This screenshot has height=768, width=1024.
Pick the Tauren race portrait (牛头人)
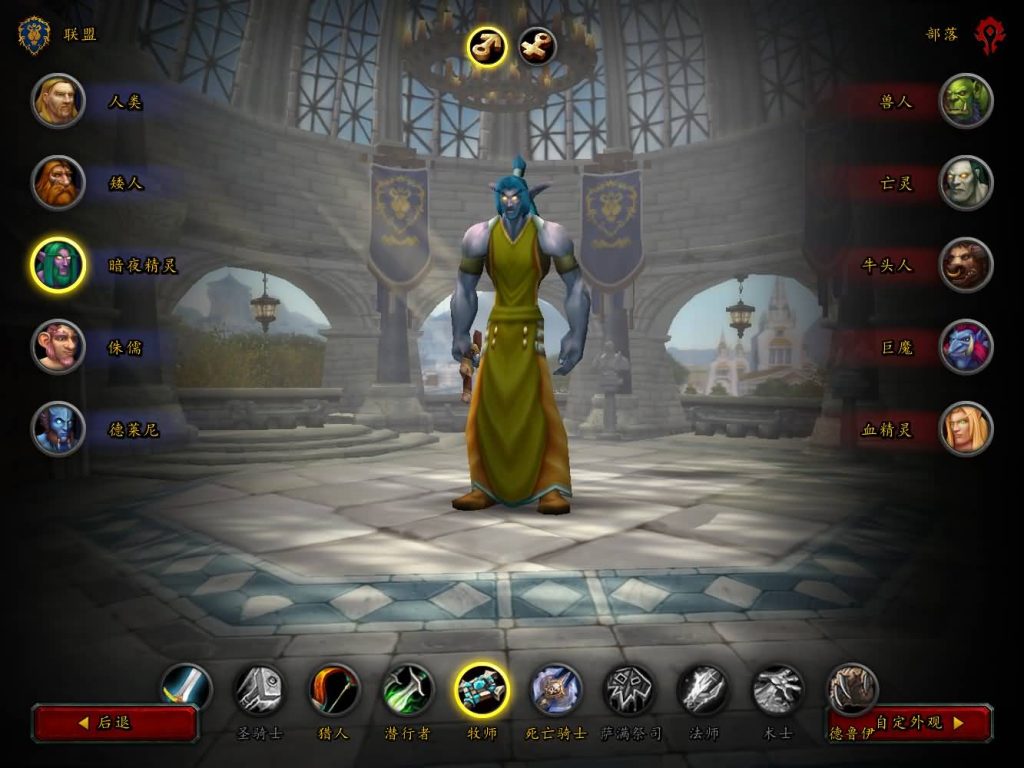click(x=966, y=265)
